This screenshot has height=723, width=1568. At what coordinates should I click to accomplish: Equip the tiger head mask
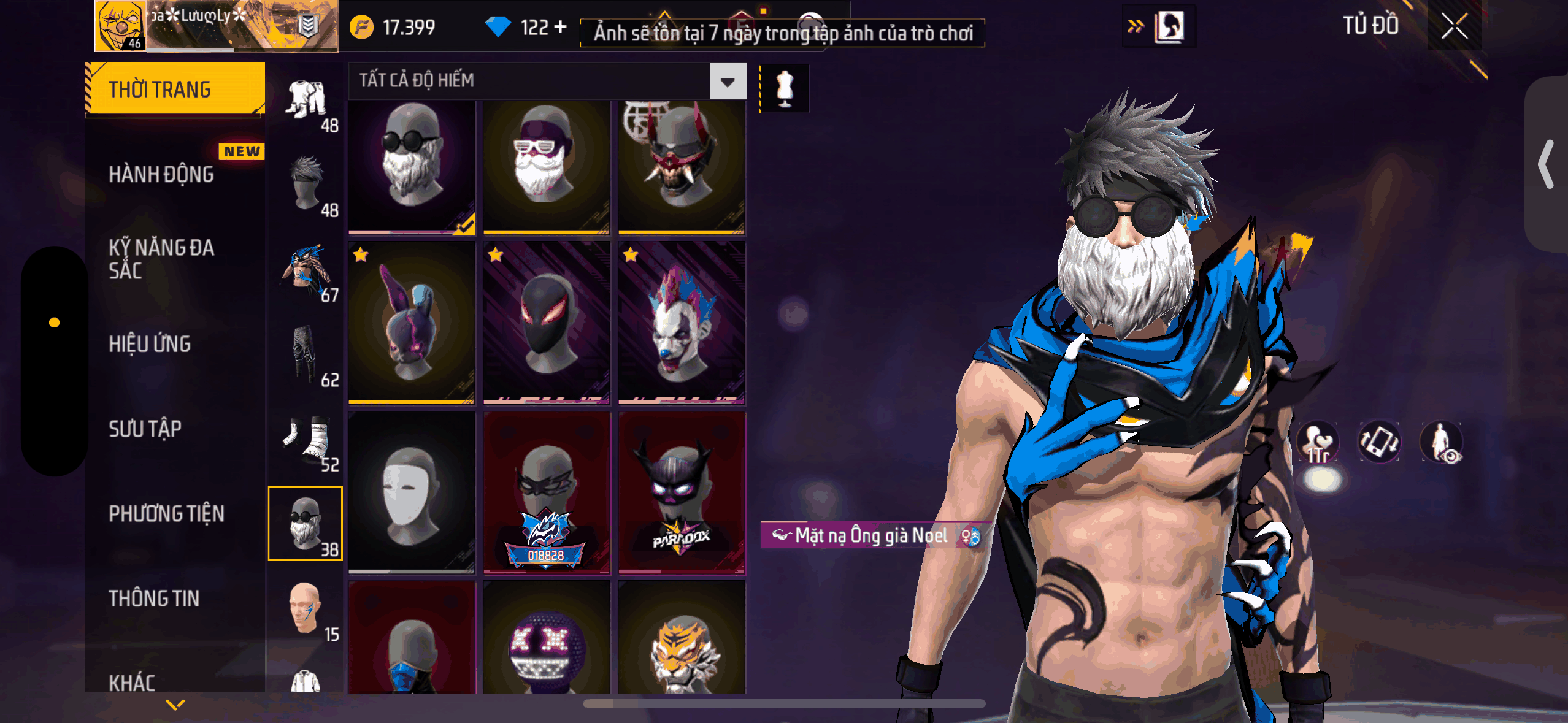pos(681,641)
